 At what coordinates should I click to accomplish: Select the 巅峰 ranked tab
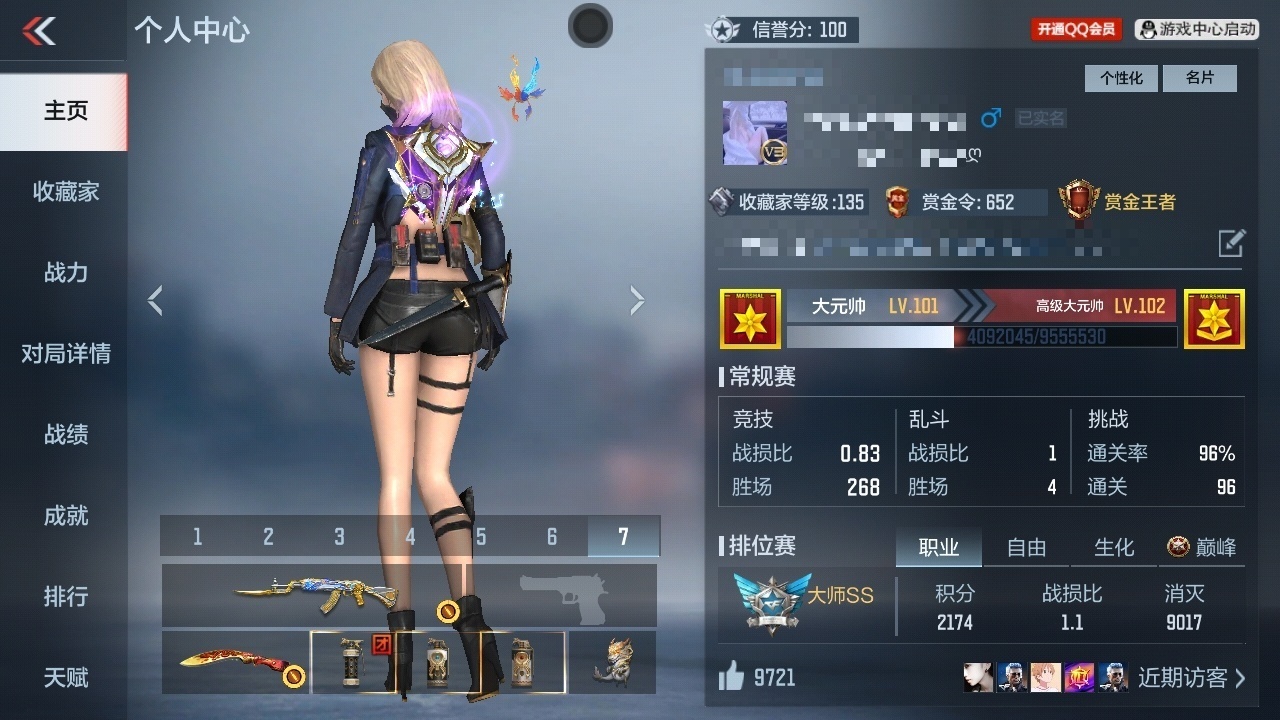[x=1202, y=547]
